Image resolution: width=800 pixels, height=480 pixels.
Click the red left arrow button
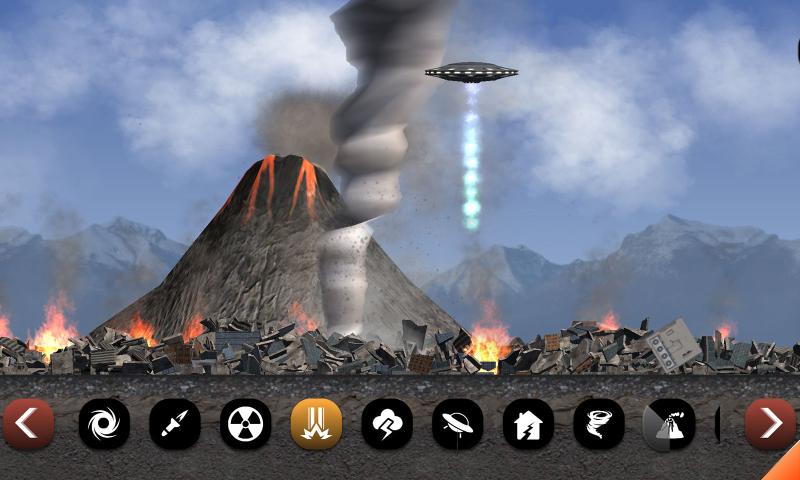27,424
